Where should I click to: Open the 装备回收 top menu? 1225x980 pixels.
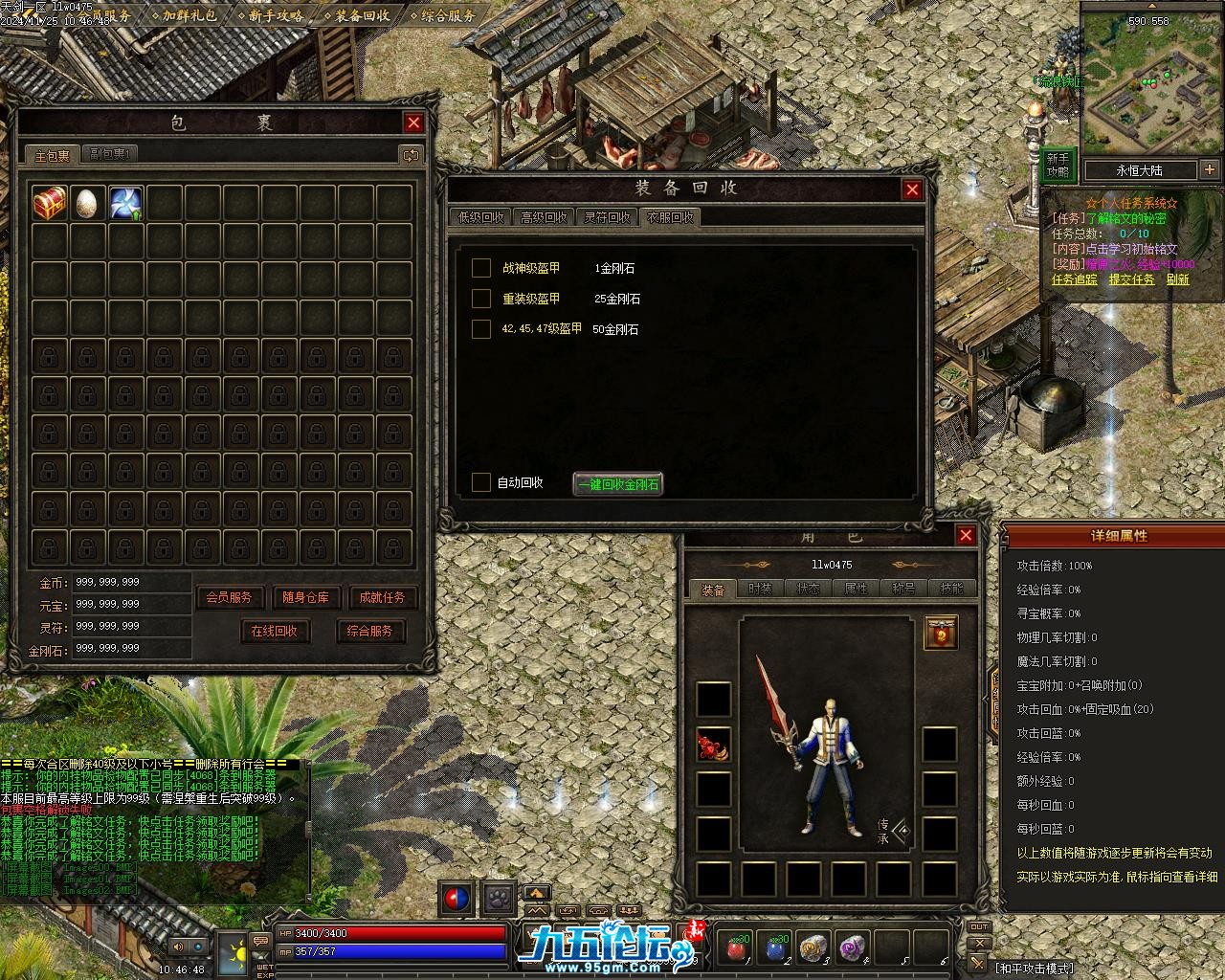coord(362,15)
